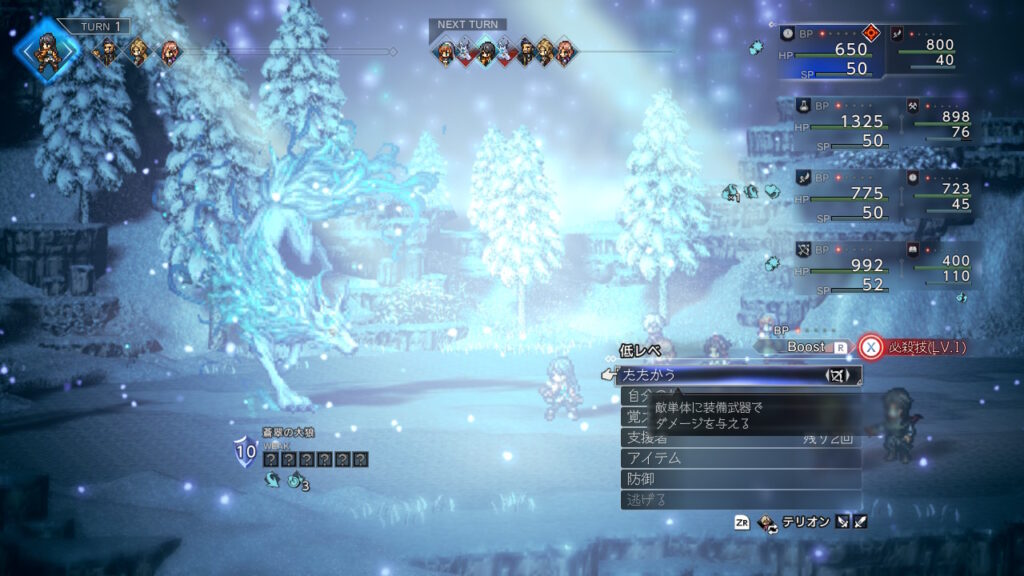Viewport: 1024px width, 576px height.
Task: Trigger the 必殺技 (LV.1) special move
Action: pos(915,347)
